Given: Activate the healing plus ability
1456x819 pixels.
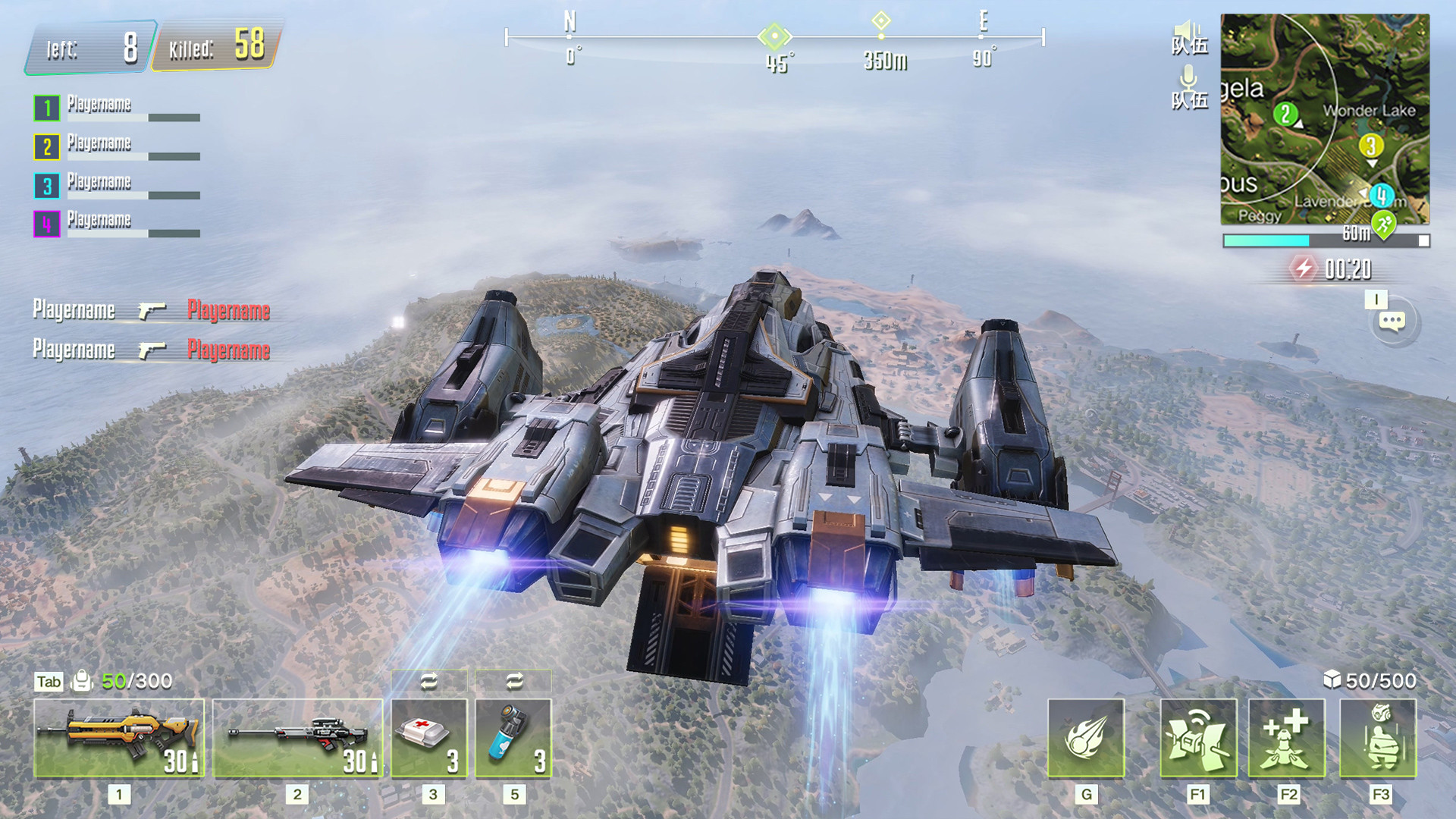Looking at the screenshot, I should 1287,738.
